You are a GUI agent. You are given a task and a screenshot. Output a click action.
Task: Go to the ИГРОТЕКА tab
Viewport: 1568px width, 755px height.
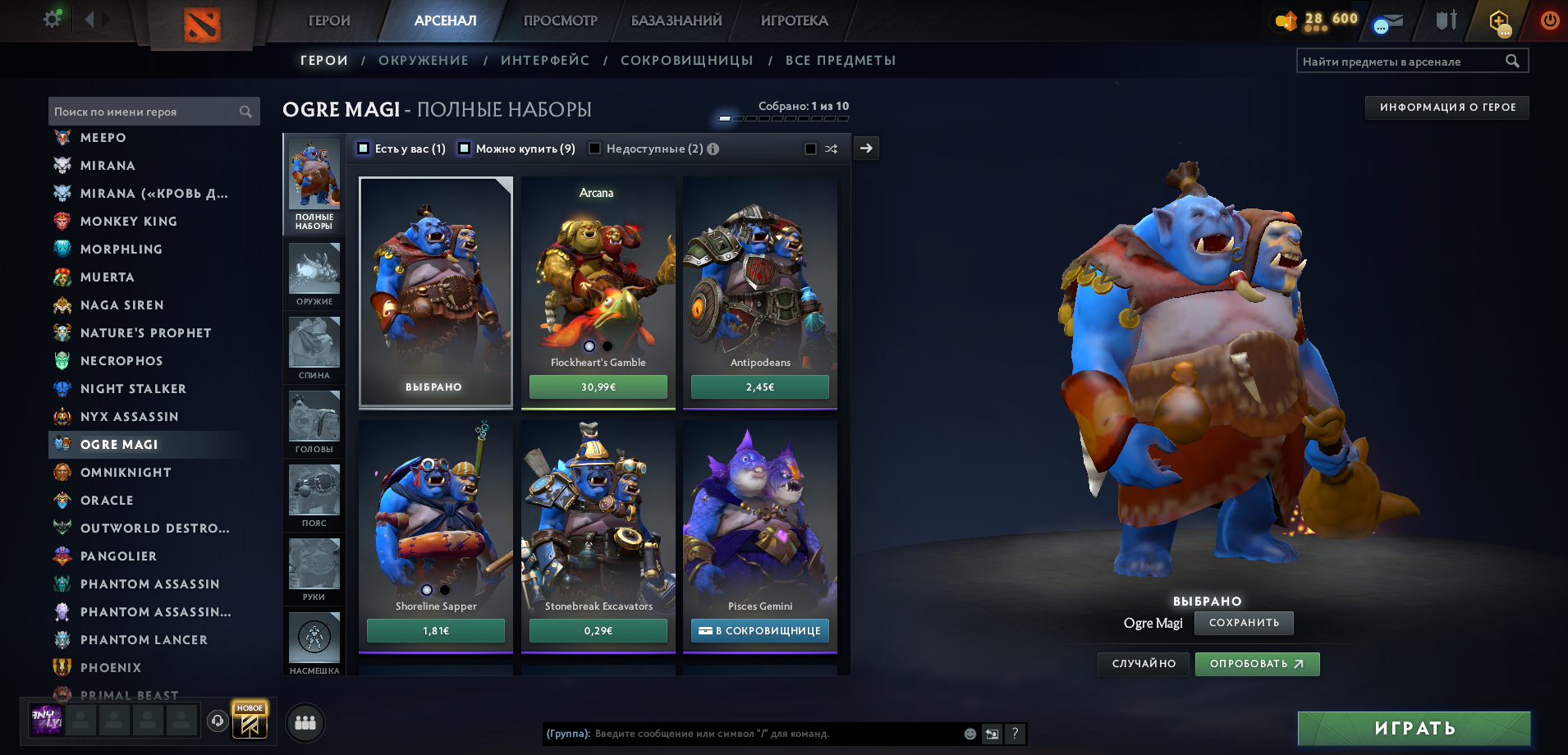[794, 21]
